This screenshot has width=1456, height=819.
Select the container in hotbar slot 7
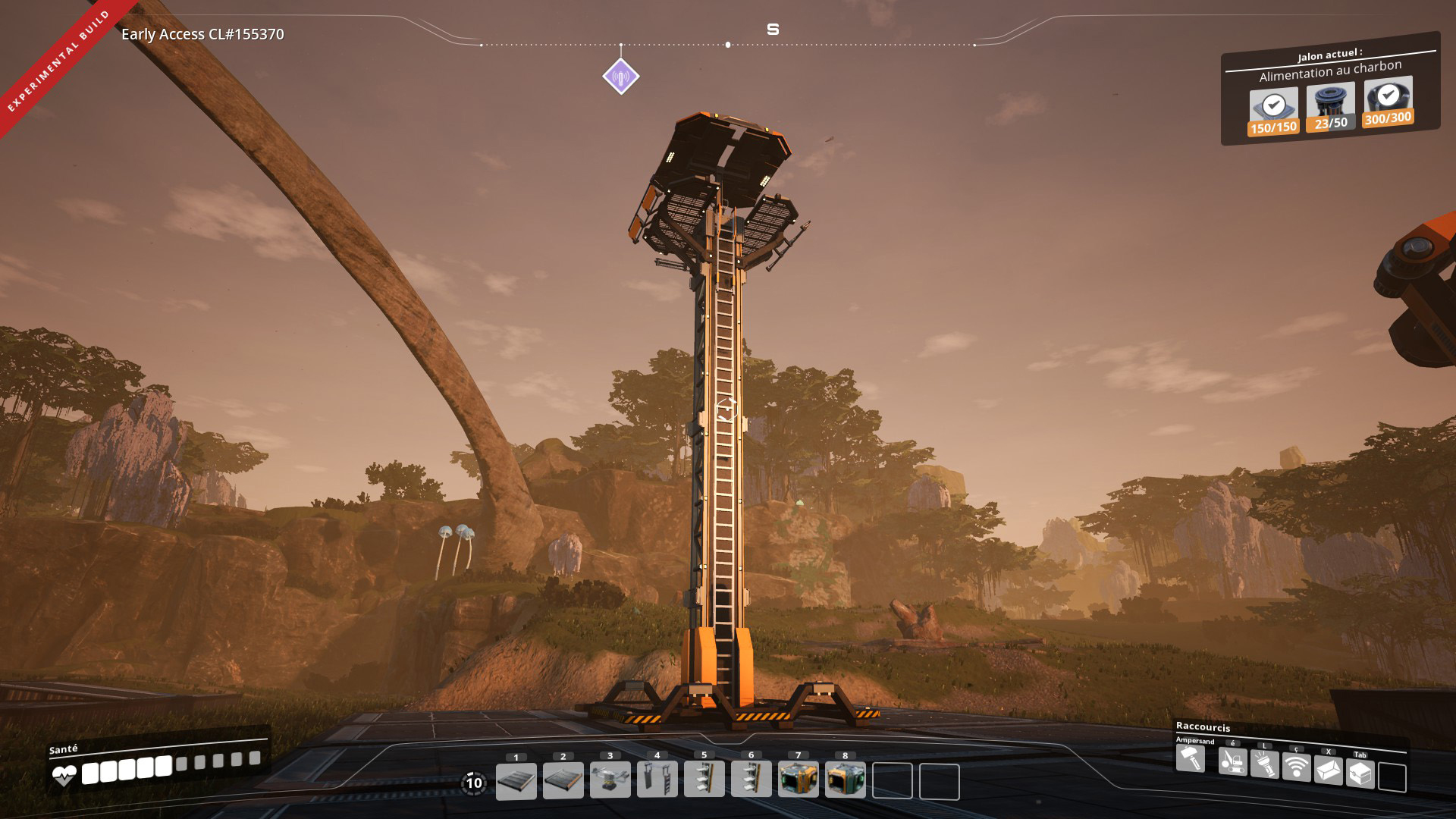pyautogui.click(x=799, y=780)
